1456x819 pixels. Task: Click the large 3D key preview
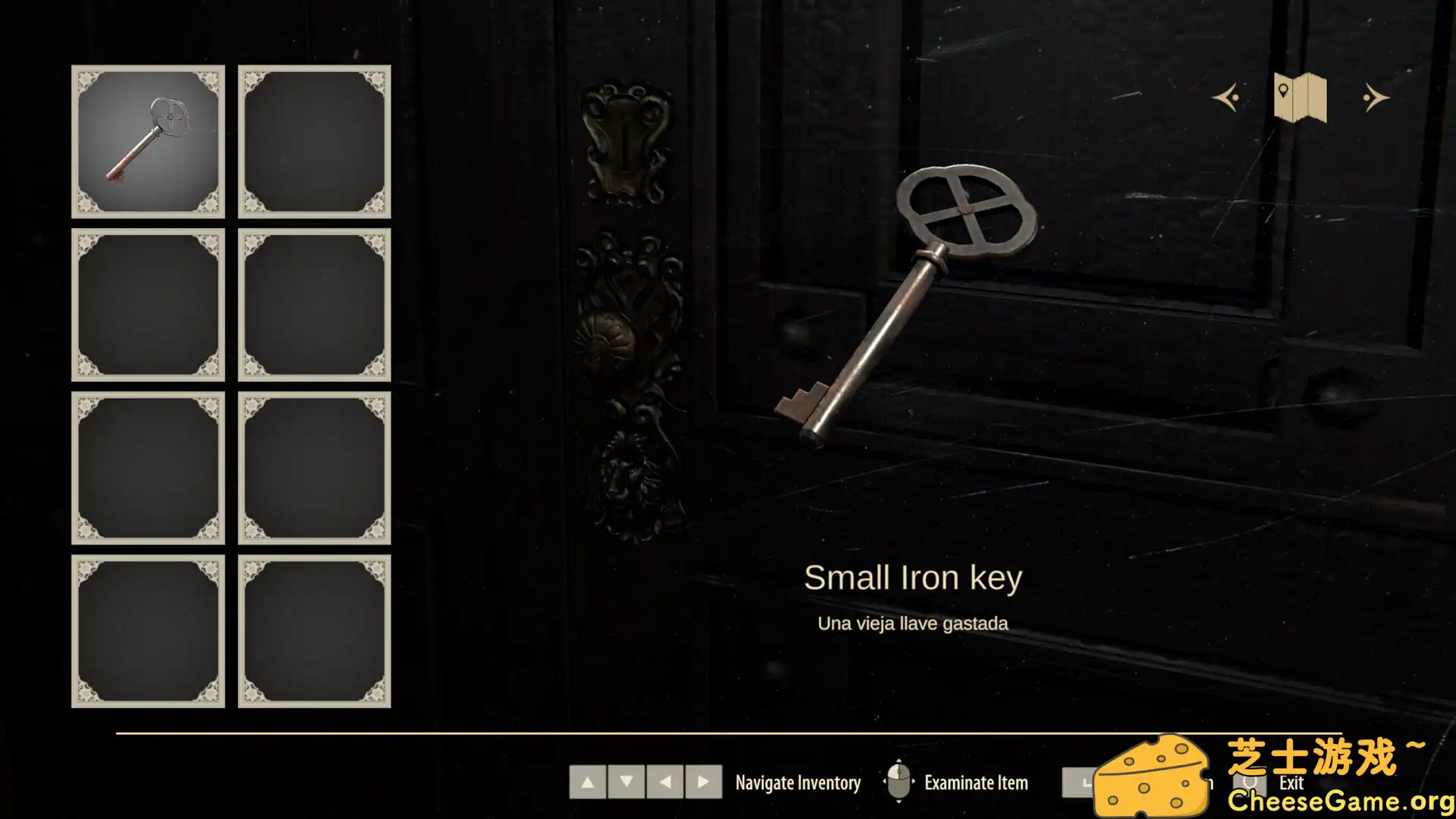click(x=910, y=303)
